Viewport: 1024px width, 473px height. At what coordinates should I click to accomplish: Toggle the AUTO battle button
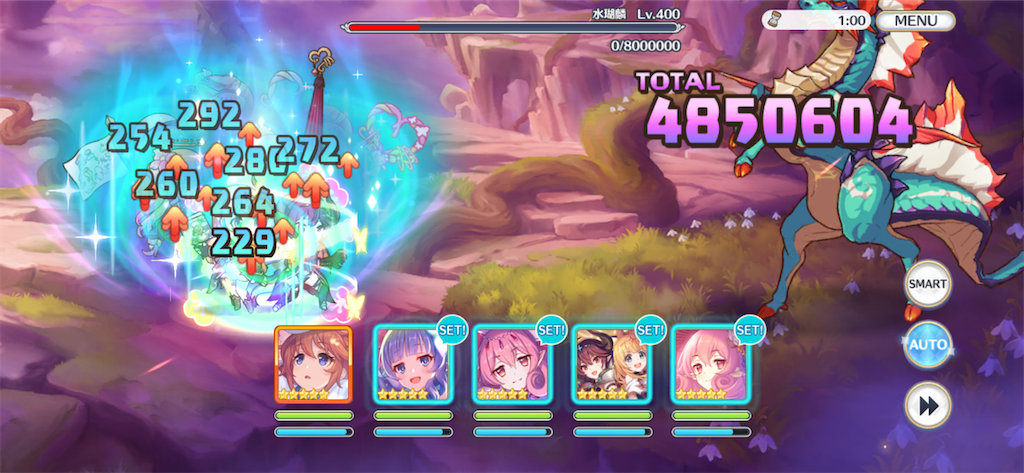[927, 345]
